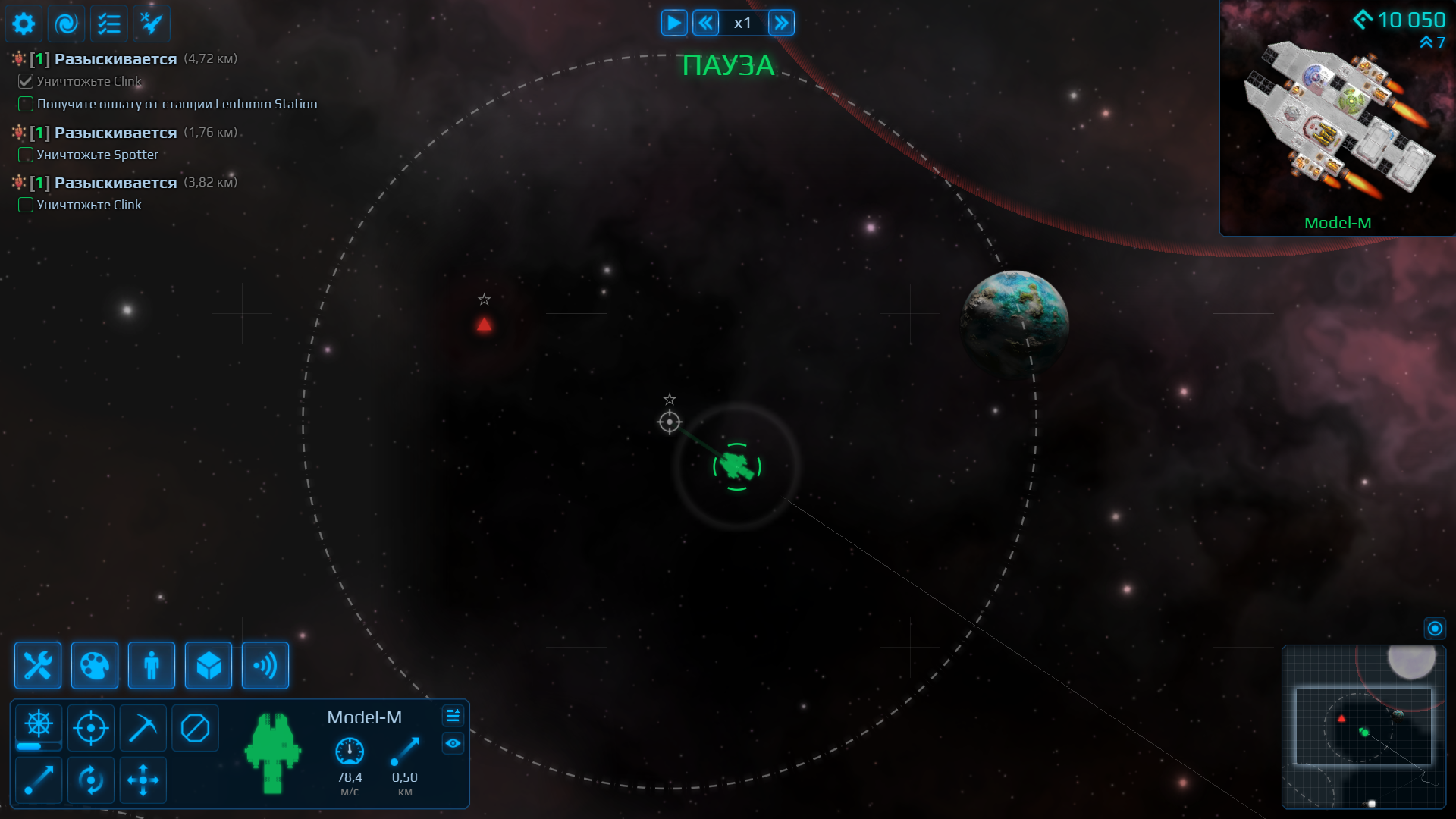
Task: Open the paint palette mode
Action: click(95, 666)
